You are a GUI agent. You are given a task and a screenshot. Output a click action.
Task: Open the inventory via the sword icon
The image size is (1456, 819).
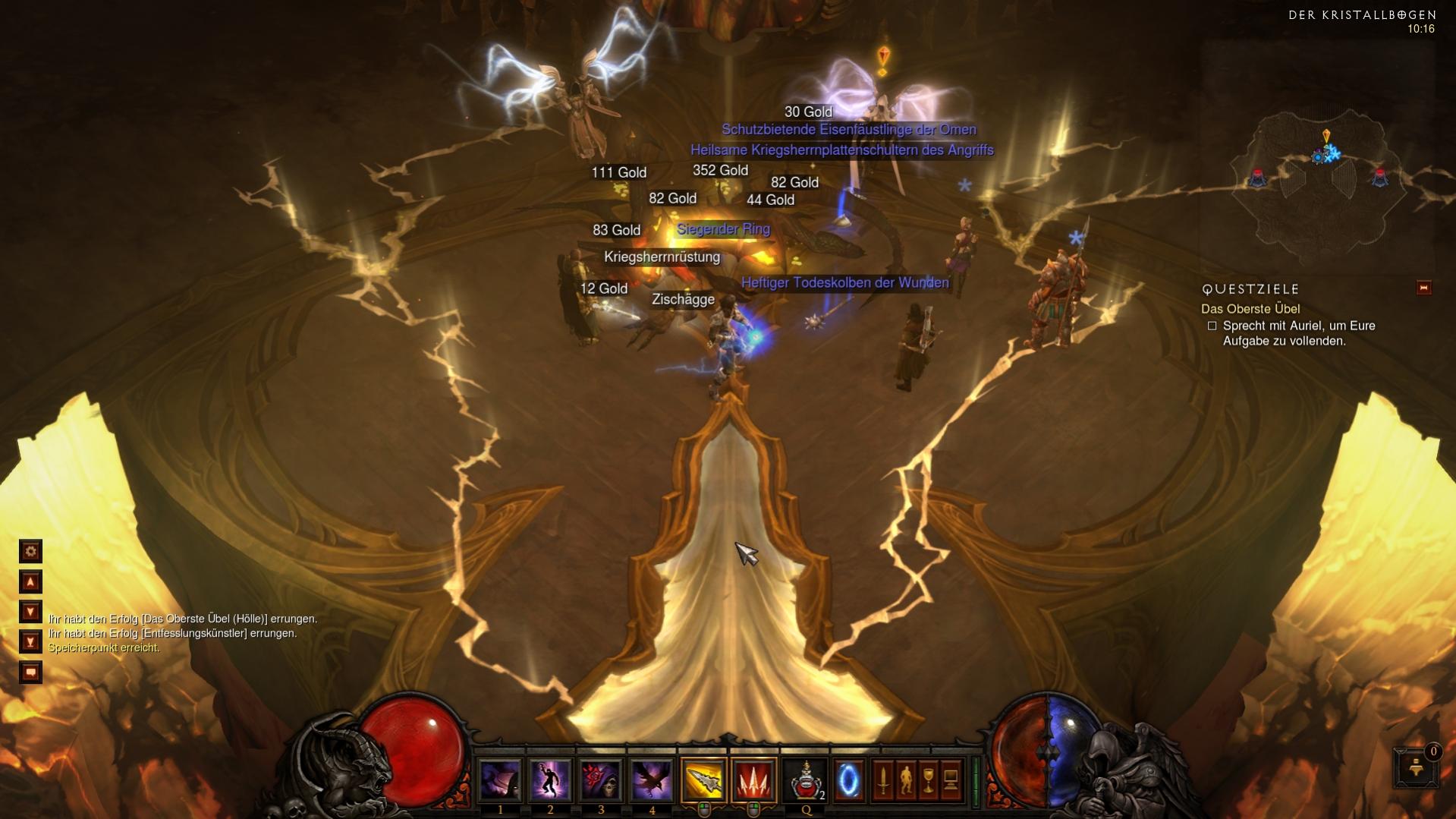pos(882,780)
